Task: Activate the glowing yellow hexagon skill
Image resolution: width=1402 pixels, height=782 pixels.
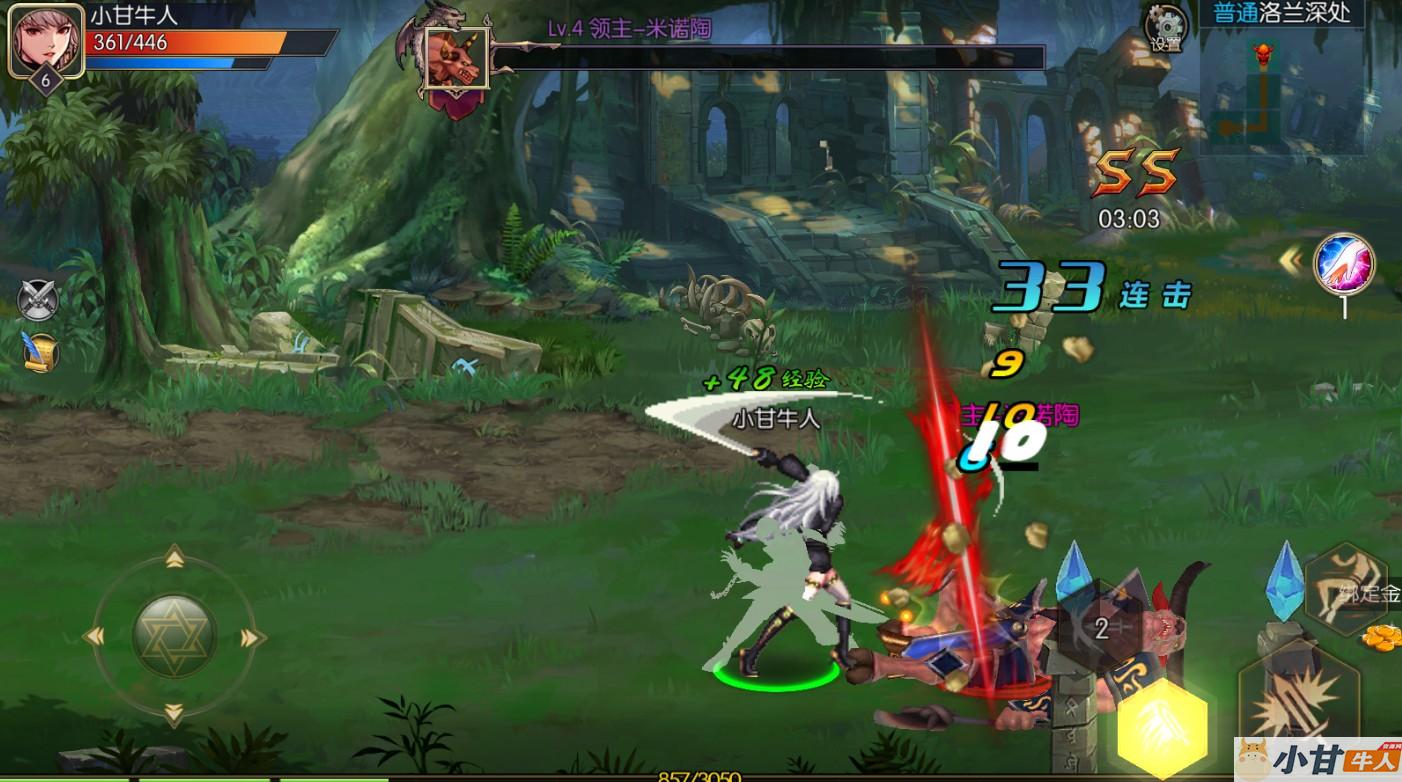Action: (1161, 727)
